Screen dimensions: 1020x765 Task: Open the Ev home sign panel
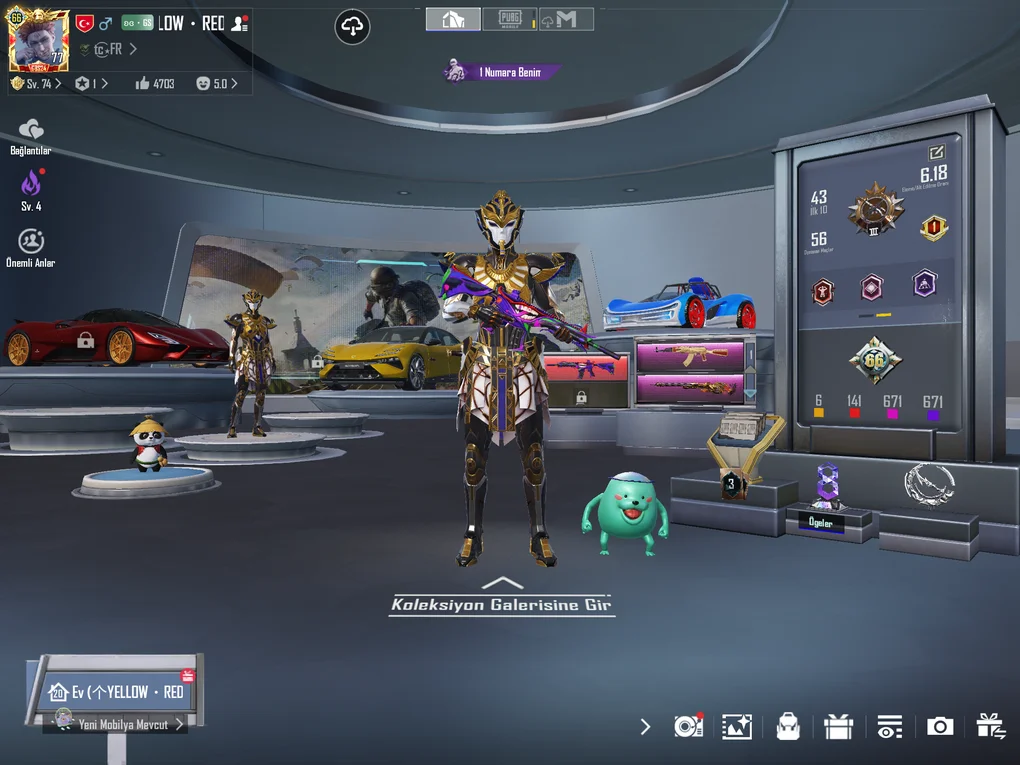(x=117, y=691)
